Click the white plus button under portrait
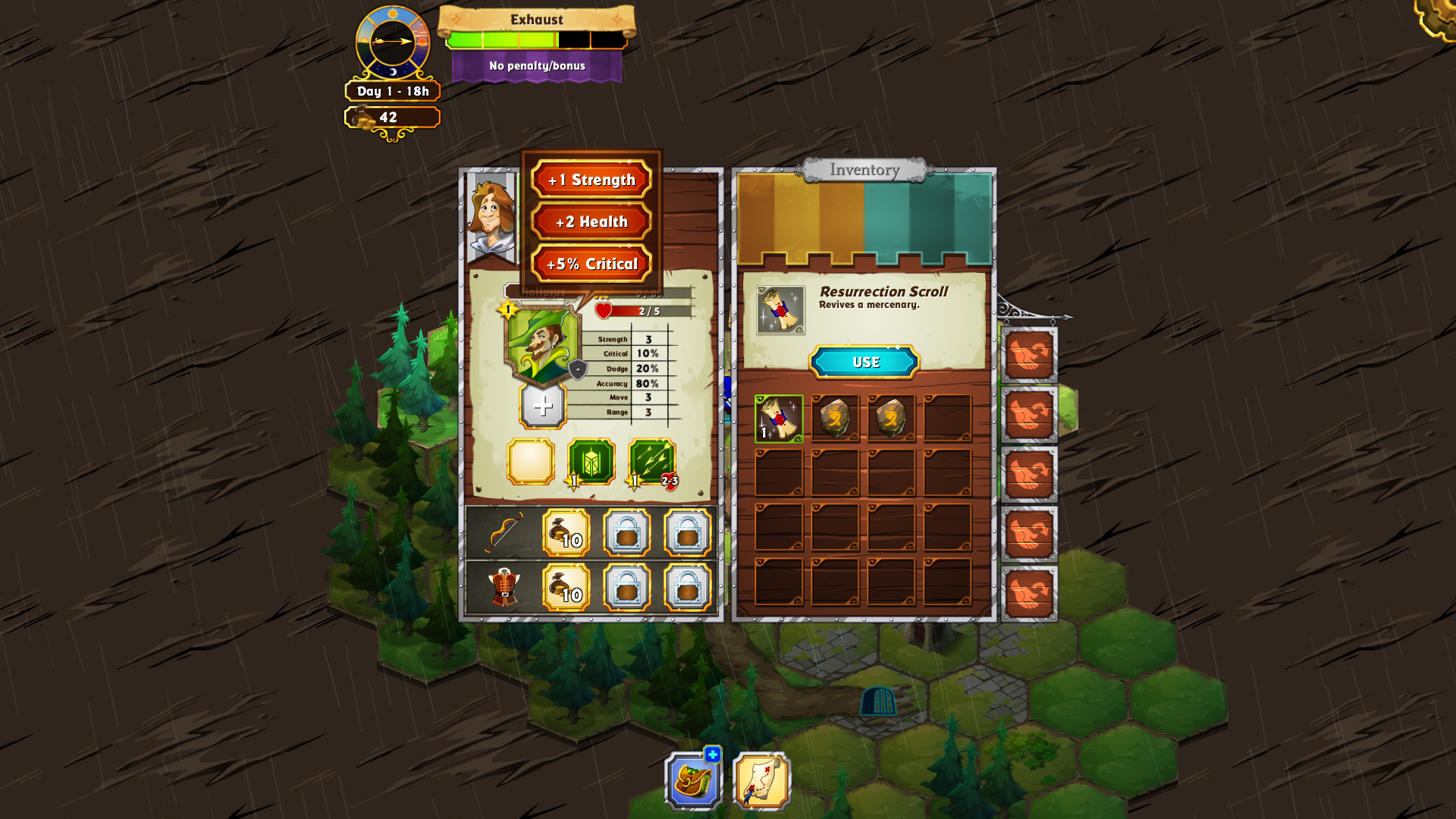 click(542, 406)
